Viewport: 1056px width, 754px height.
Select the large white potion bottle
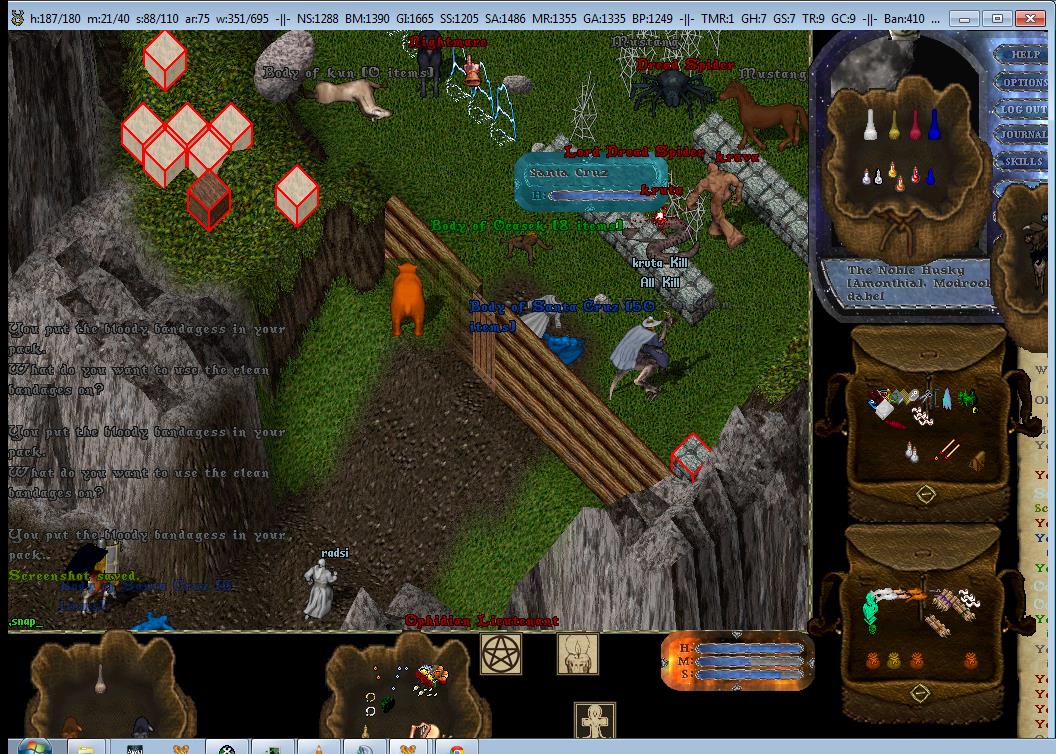pos(871,126)
